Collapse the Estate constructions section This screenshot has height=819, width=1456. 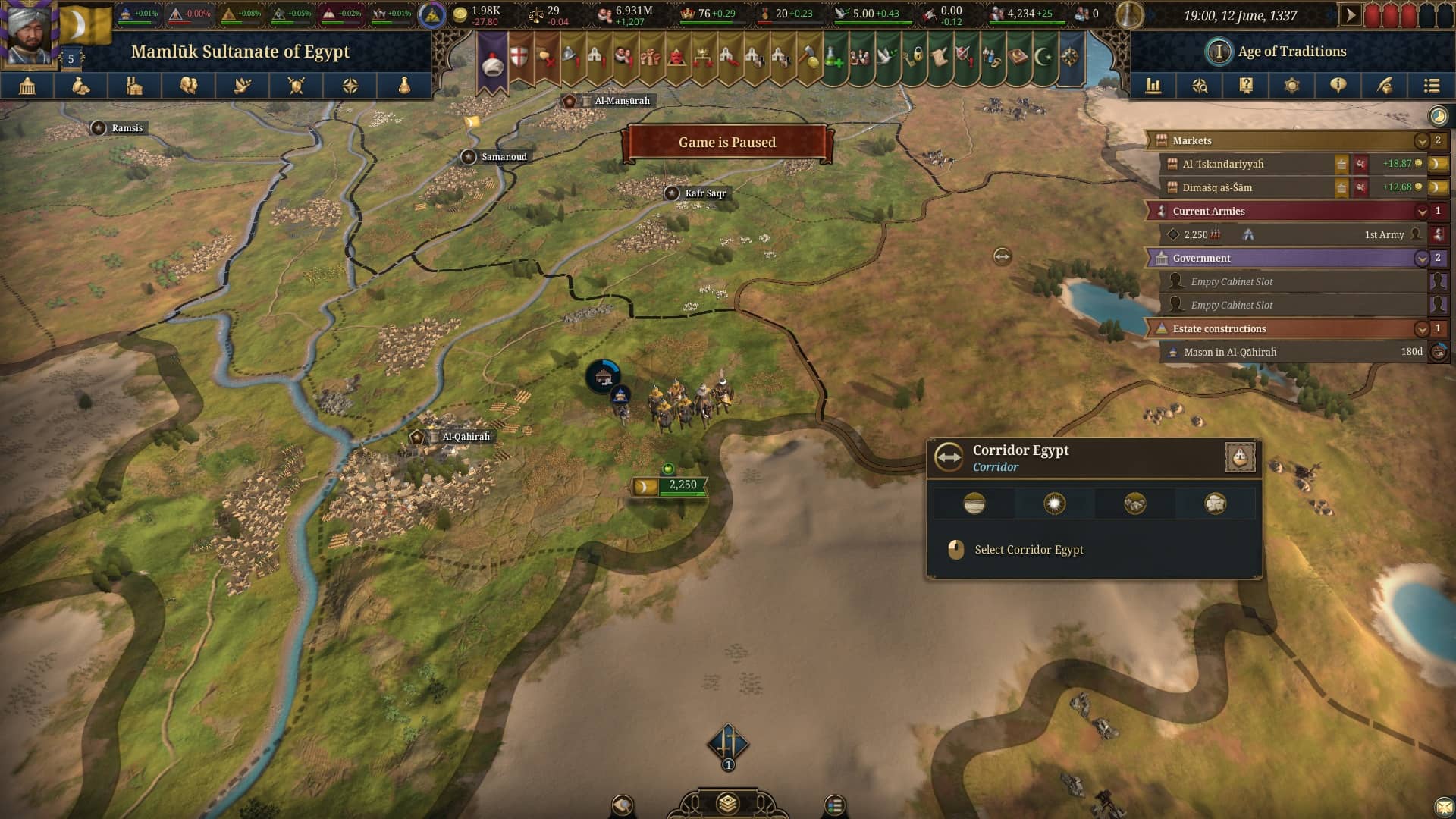point(1421,329)
